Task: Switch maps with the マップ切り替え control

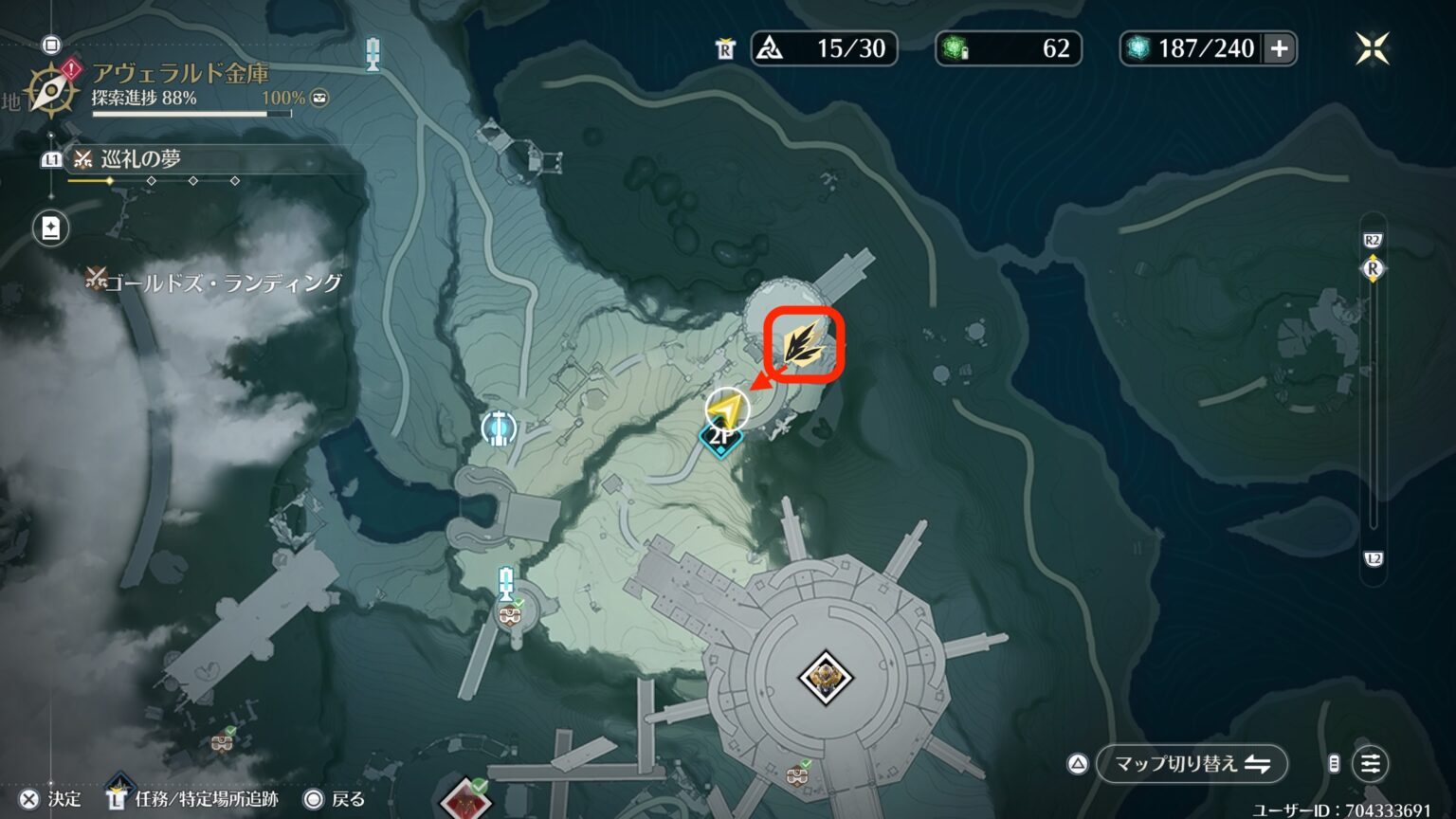Action: click(x=1191, y=764)
